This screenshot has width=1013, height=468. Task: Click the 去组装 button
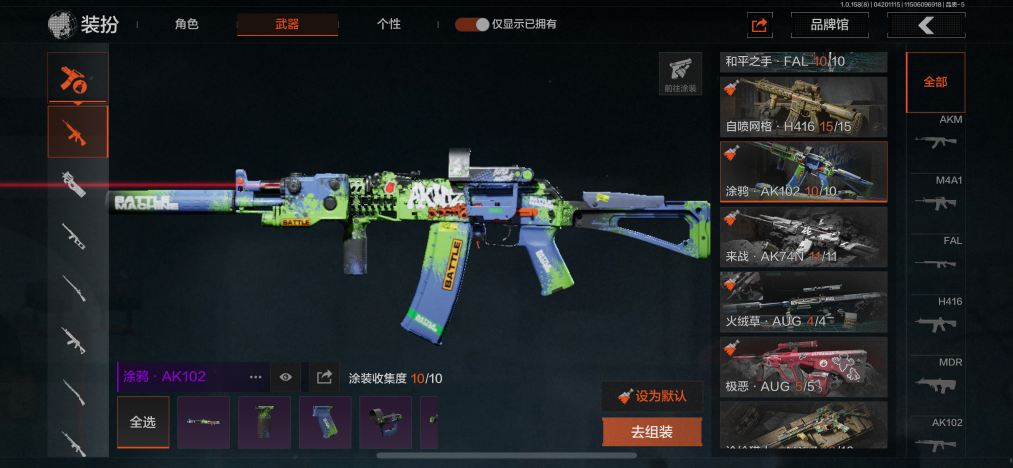pos(652,432)
